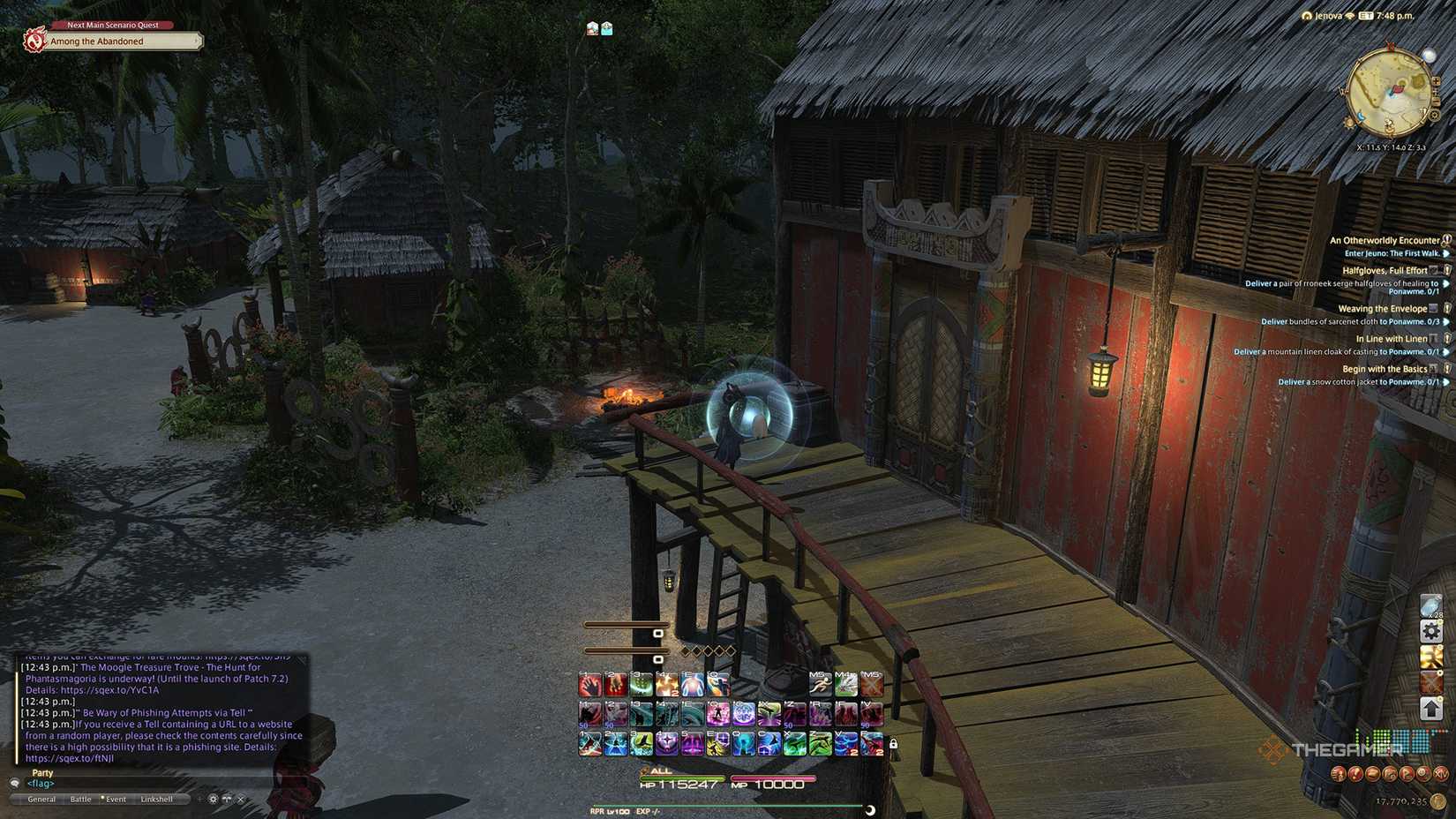Select the Sprint action on the hotbar
This screenshot has width=1456, height=819.
pos(821,683)
